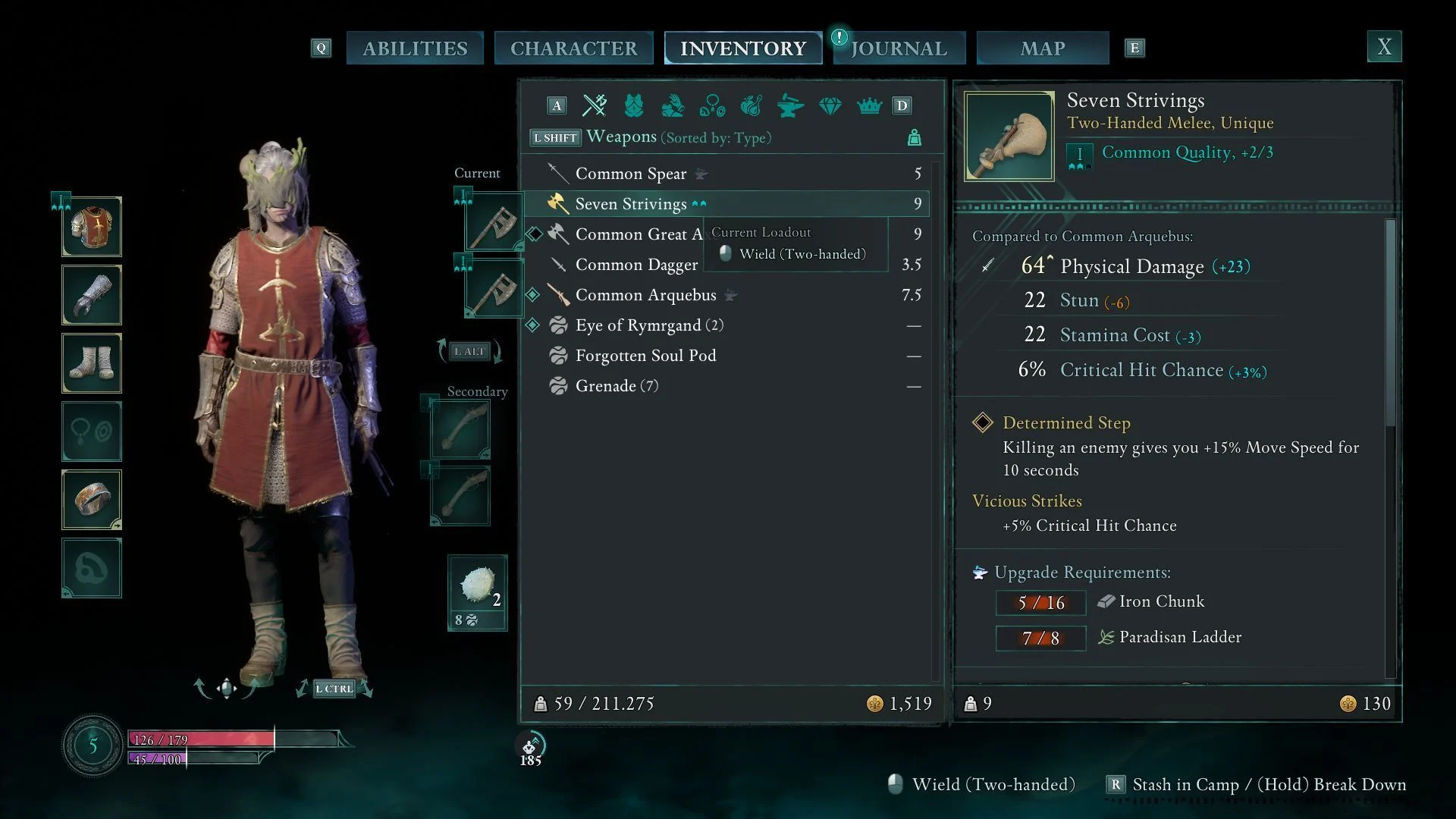Select Common Spear in the weapons list
1456x819 pixels.
[630, 174]
